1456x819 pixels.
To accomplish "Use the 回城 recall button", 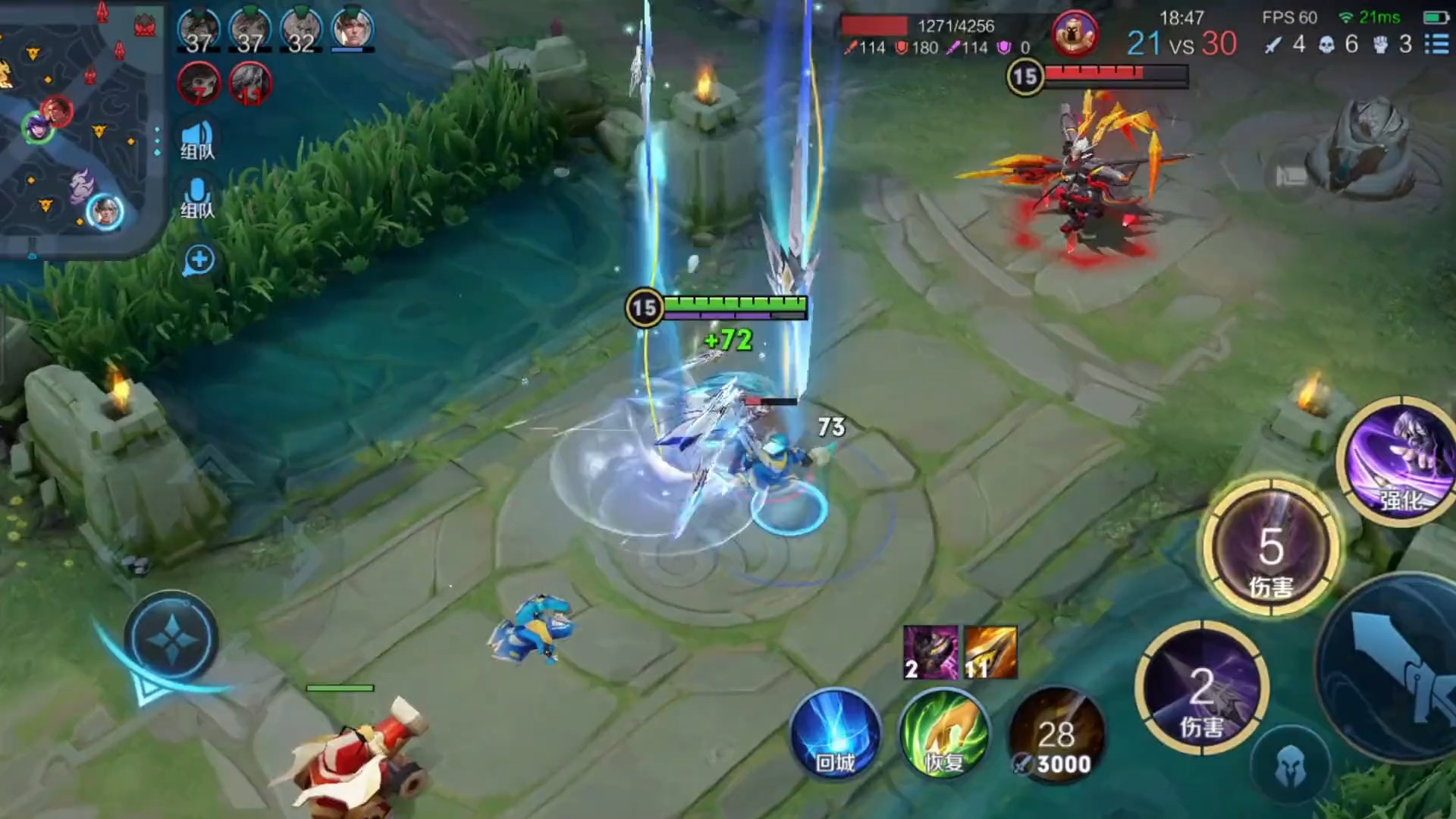I will tap(835, 734).
